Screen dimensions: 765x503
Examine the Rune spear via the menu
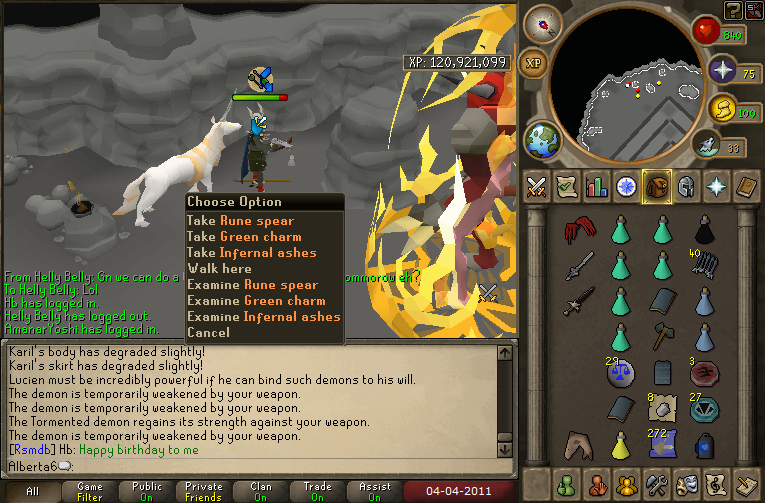click(x=252, y=285)
